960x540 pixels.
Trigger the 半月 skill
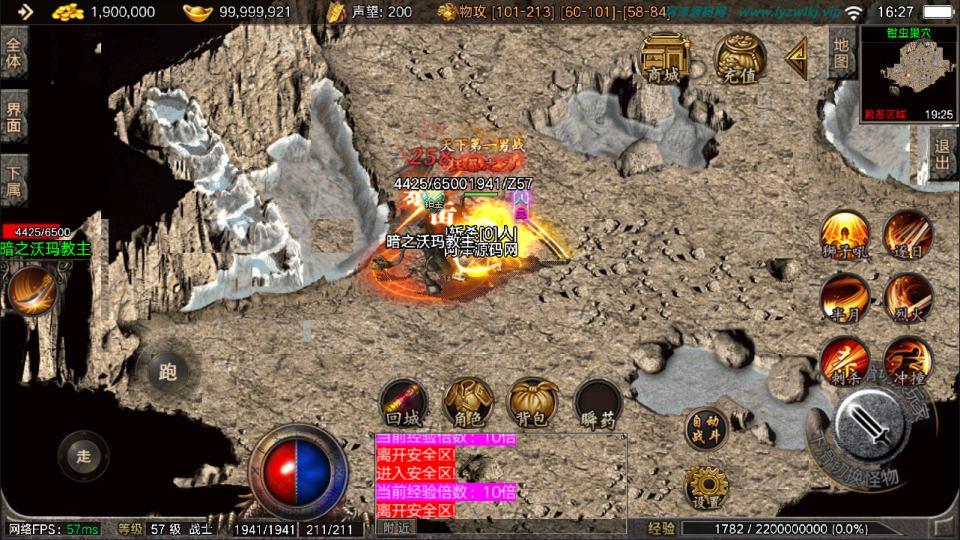[x=845, y=298]
